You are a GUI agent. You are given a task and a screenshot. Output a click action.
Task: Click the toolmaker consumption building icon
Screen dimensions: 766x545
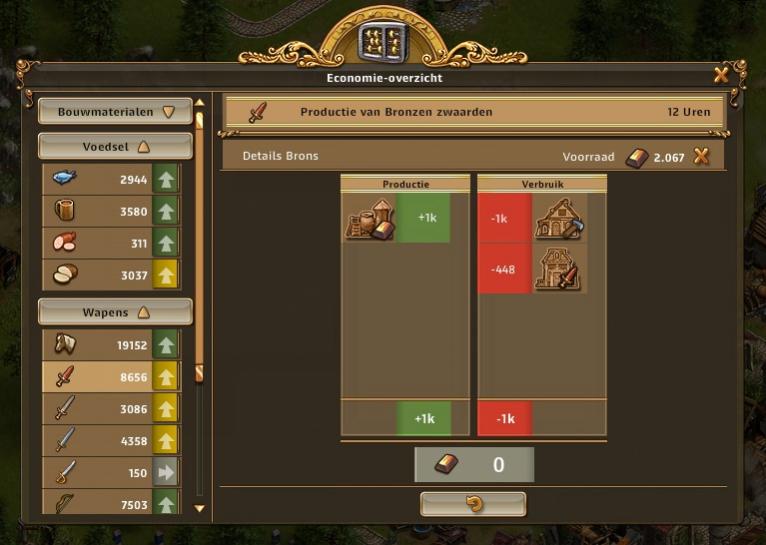[x=558, y=219]
